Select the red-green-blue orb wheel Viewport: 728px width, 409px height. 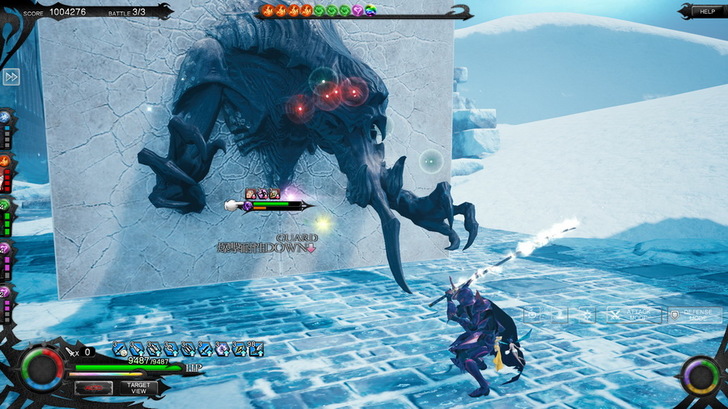pos(43,369)
